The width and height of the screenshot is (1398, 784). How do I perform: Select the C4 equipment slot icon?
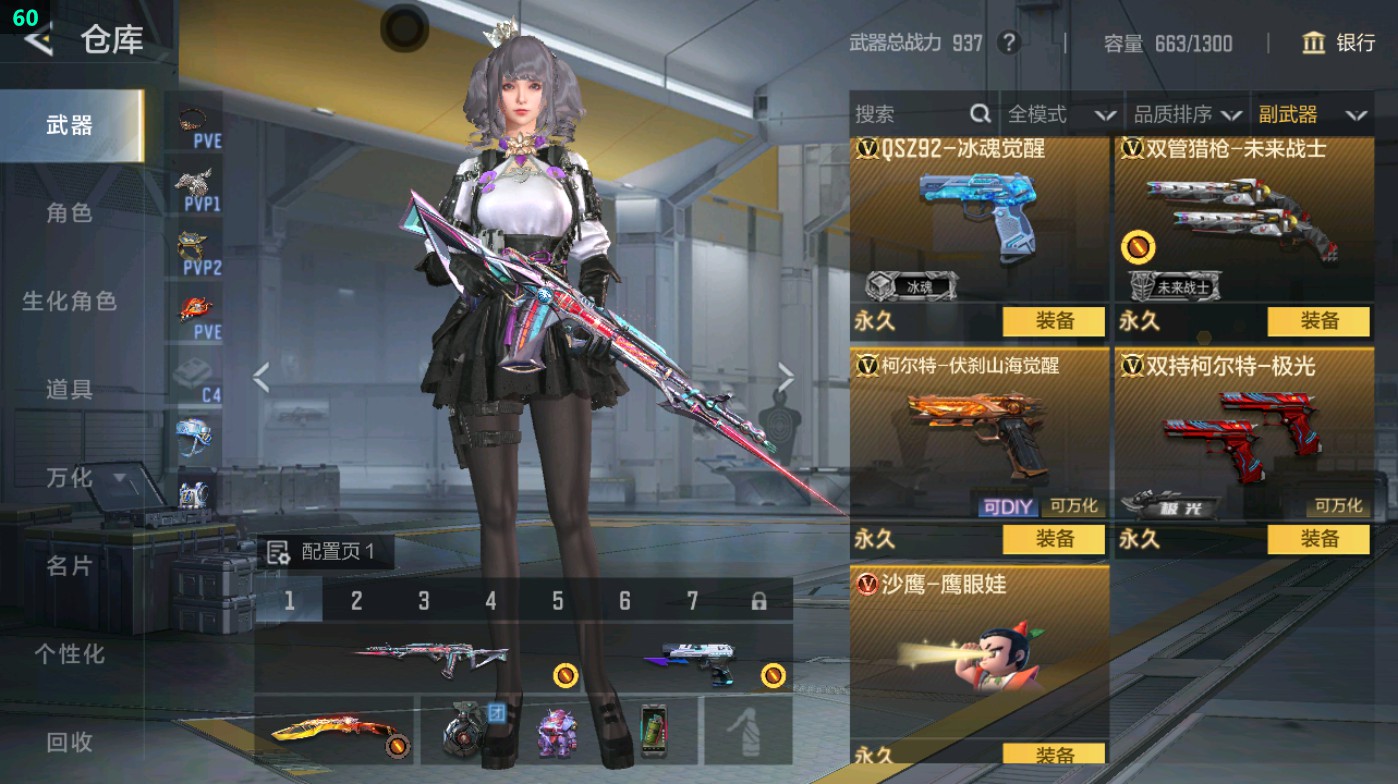click(x=190, y=370)
